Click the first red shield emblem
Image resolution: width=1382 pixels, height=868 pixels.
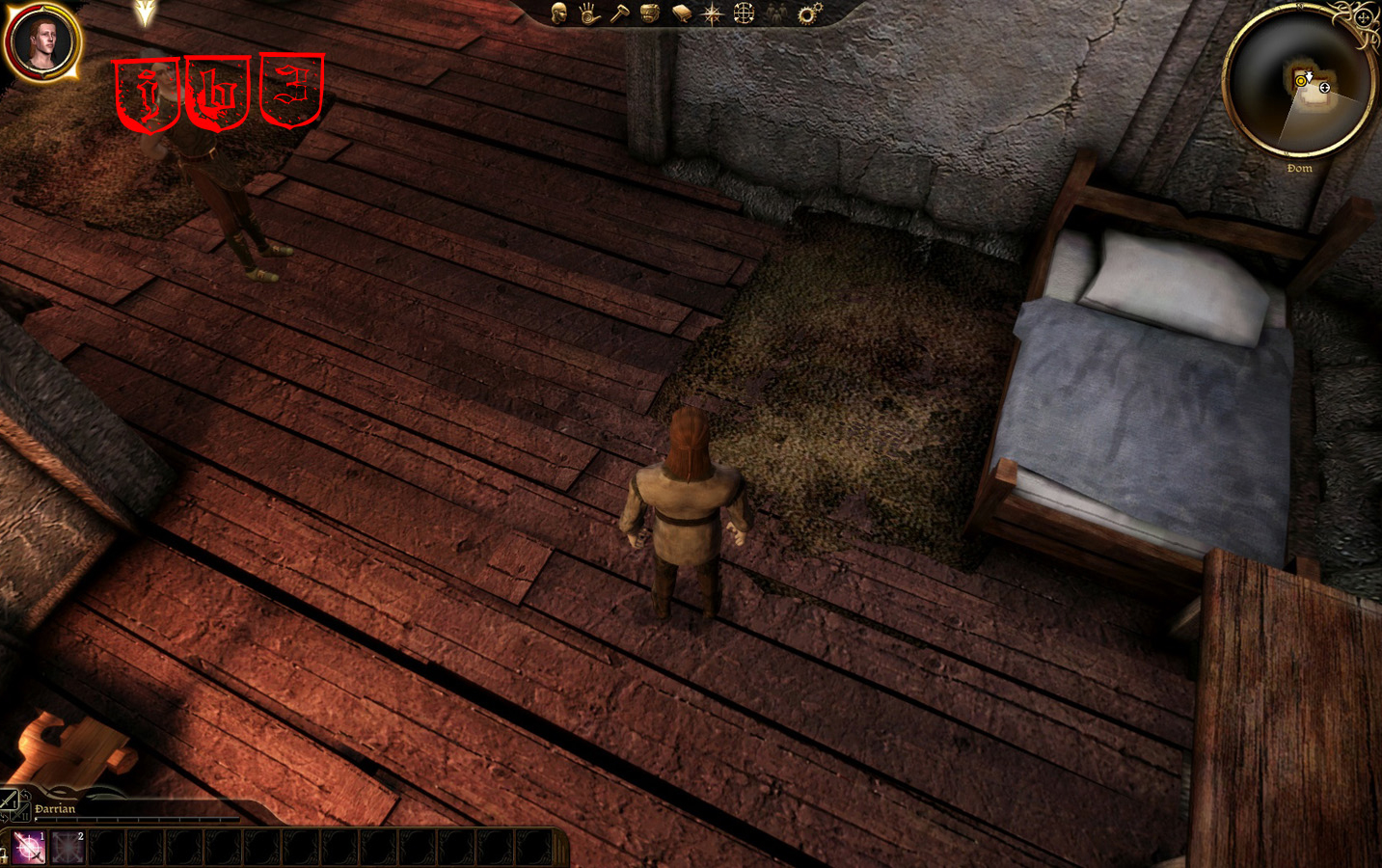147,94
